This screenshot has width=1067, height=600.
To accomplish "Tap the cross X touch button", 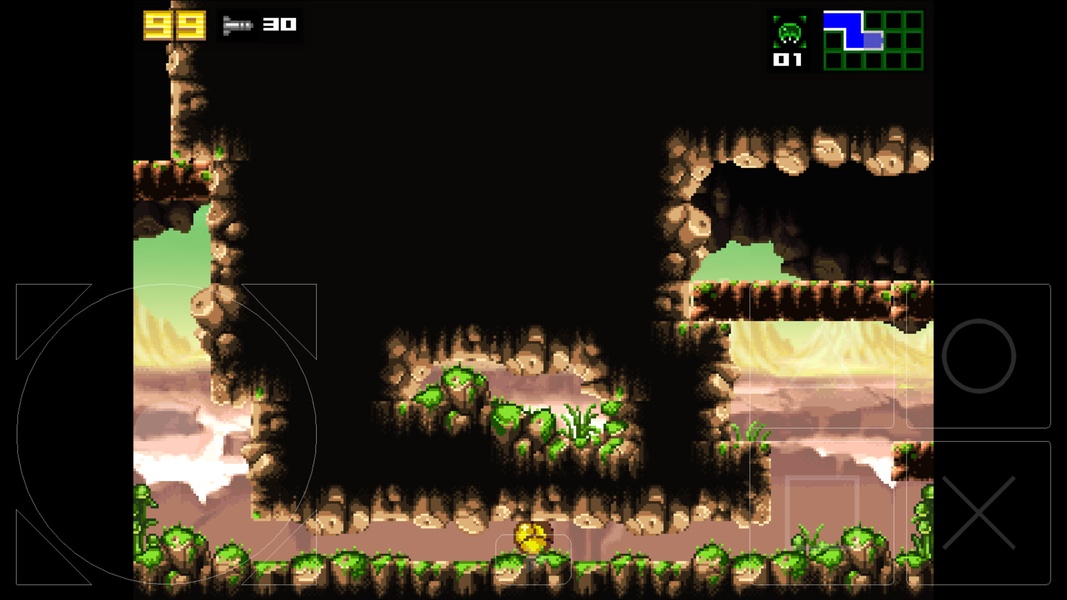I will (978, 512).
